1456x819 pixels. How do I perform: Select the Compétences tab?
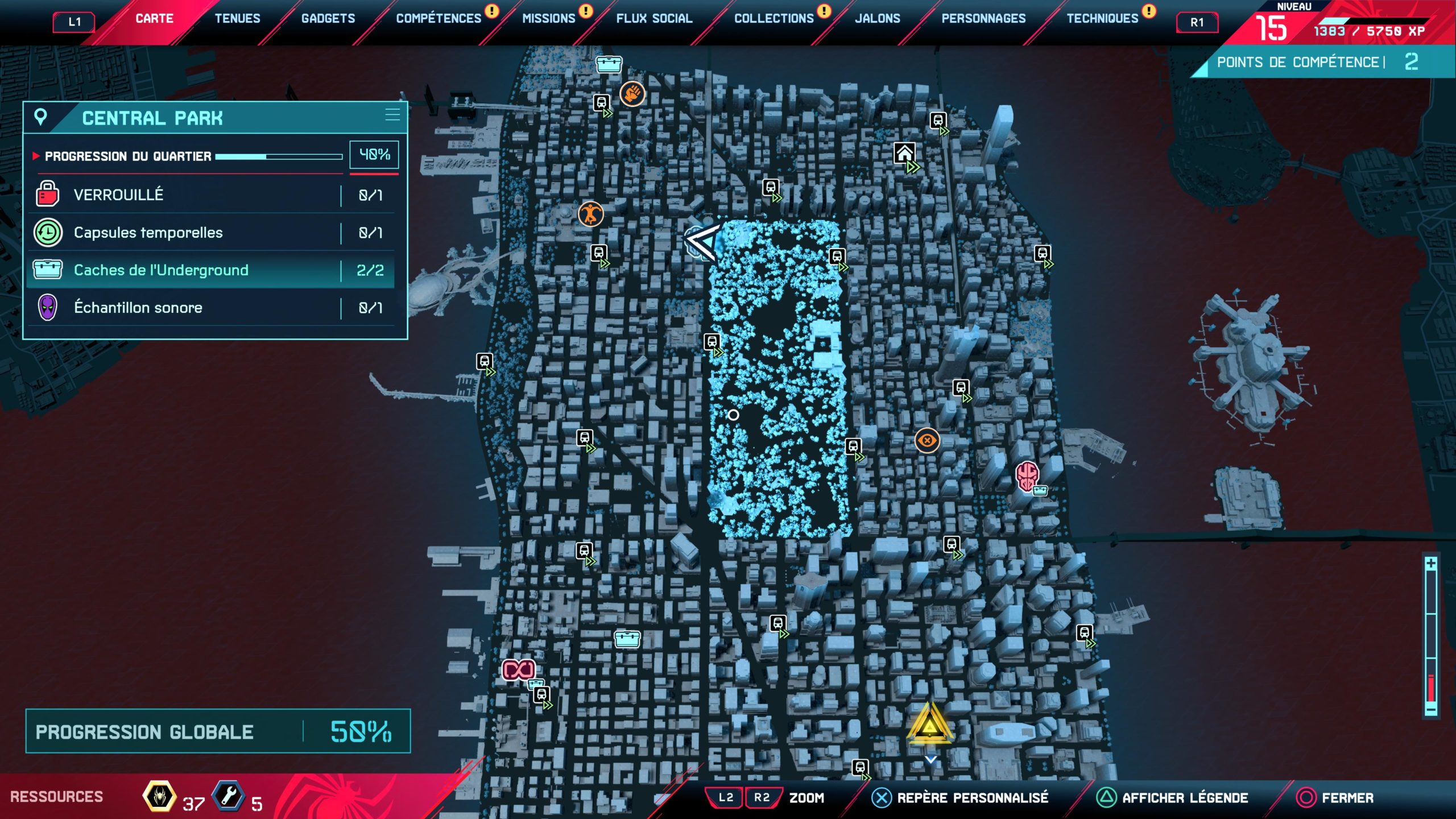coord(439,19)
